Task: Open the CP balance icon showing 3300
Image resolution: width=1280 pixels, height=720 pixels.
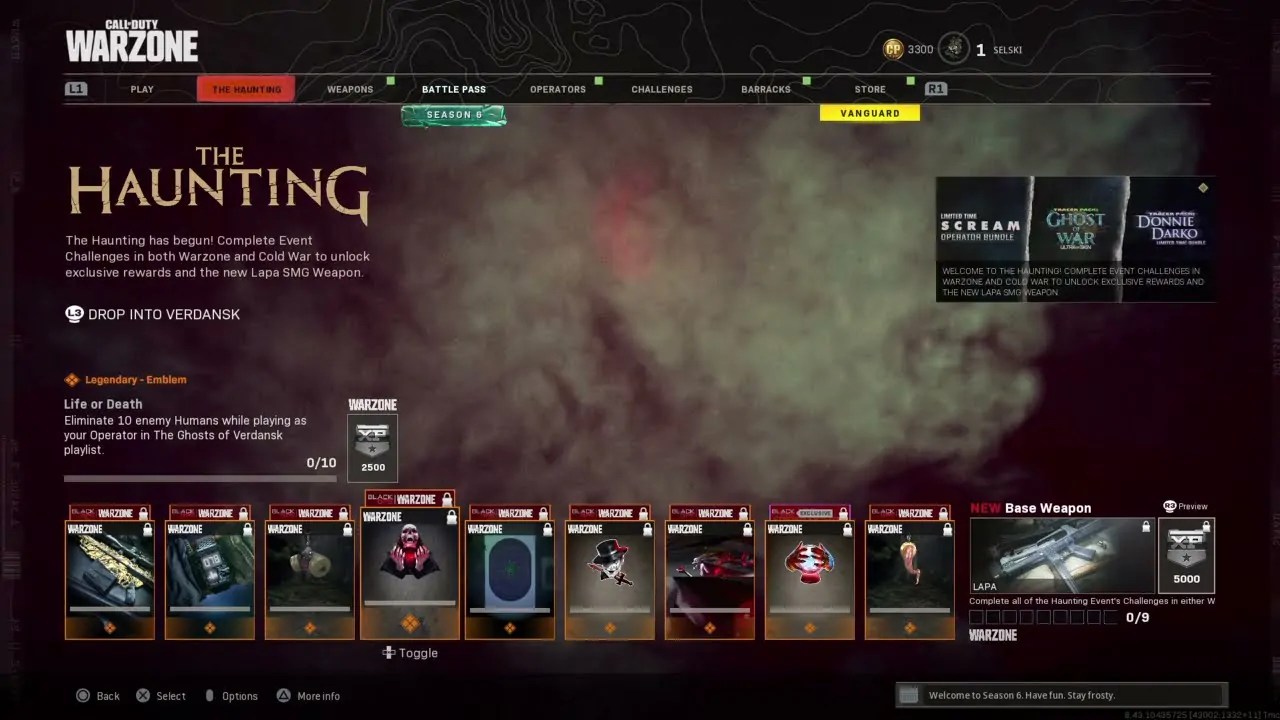Action: pos(891,48)
